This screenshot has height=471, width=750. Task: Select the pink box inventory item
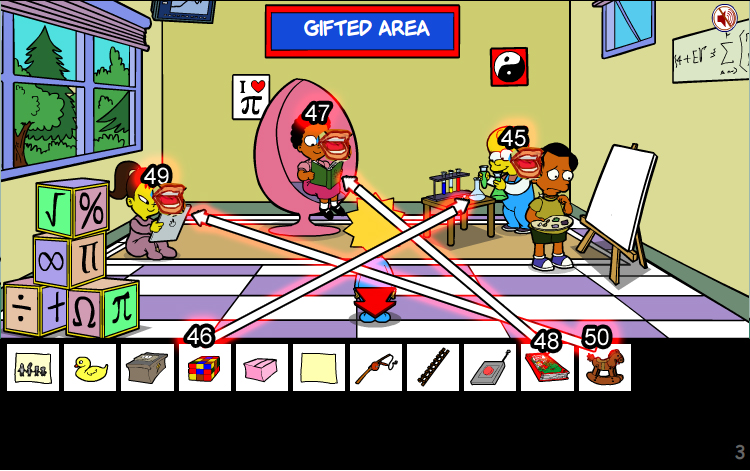click(x=262, y=368)
